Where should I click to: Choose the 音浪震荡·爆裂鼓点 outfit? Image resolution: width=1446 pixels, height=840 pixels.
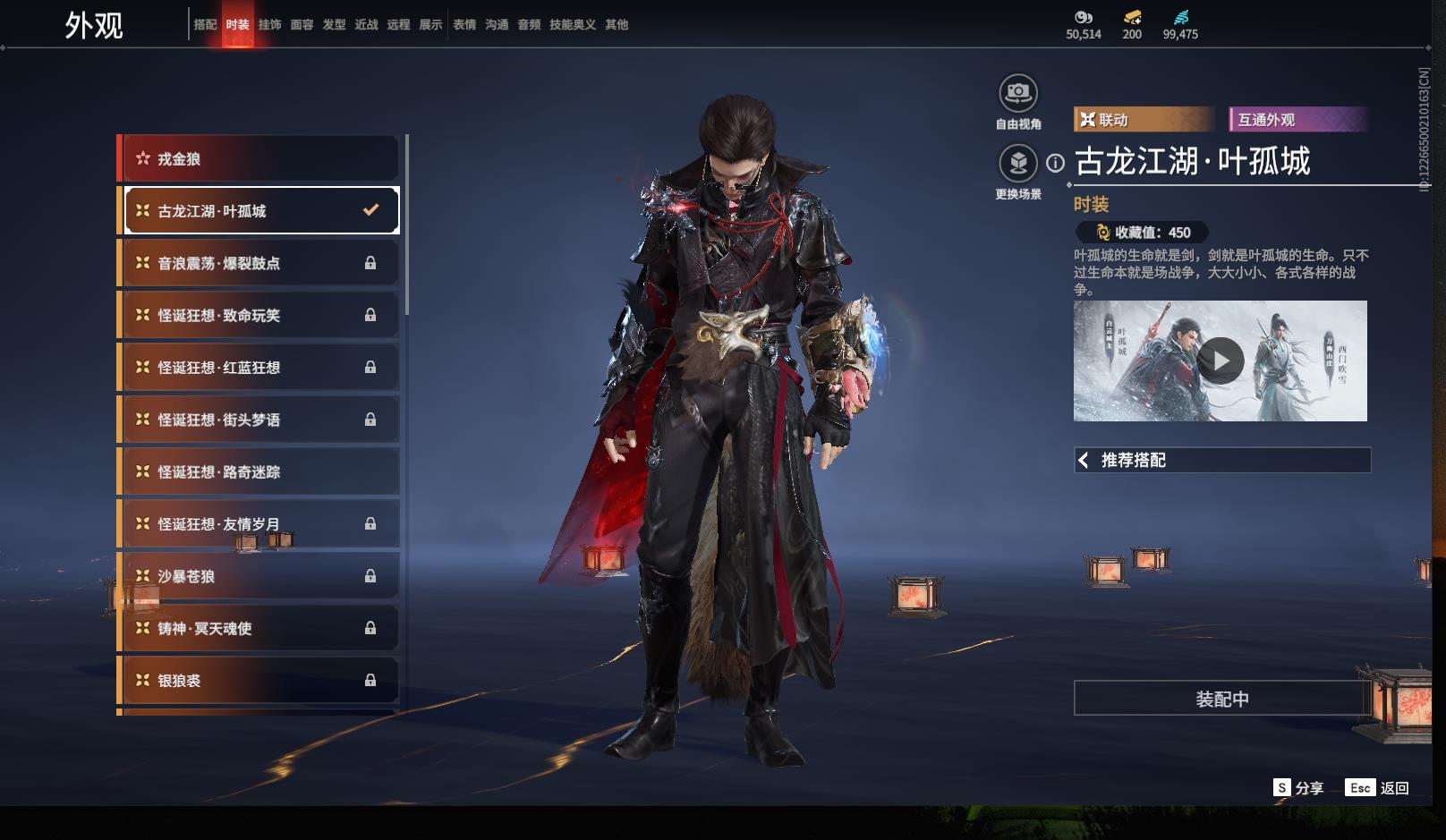click(259, 263)
